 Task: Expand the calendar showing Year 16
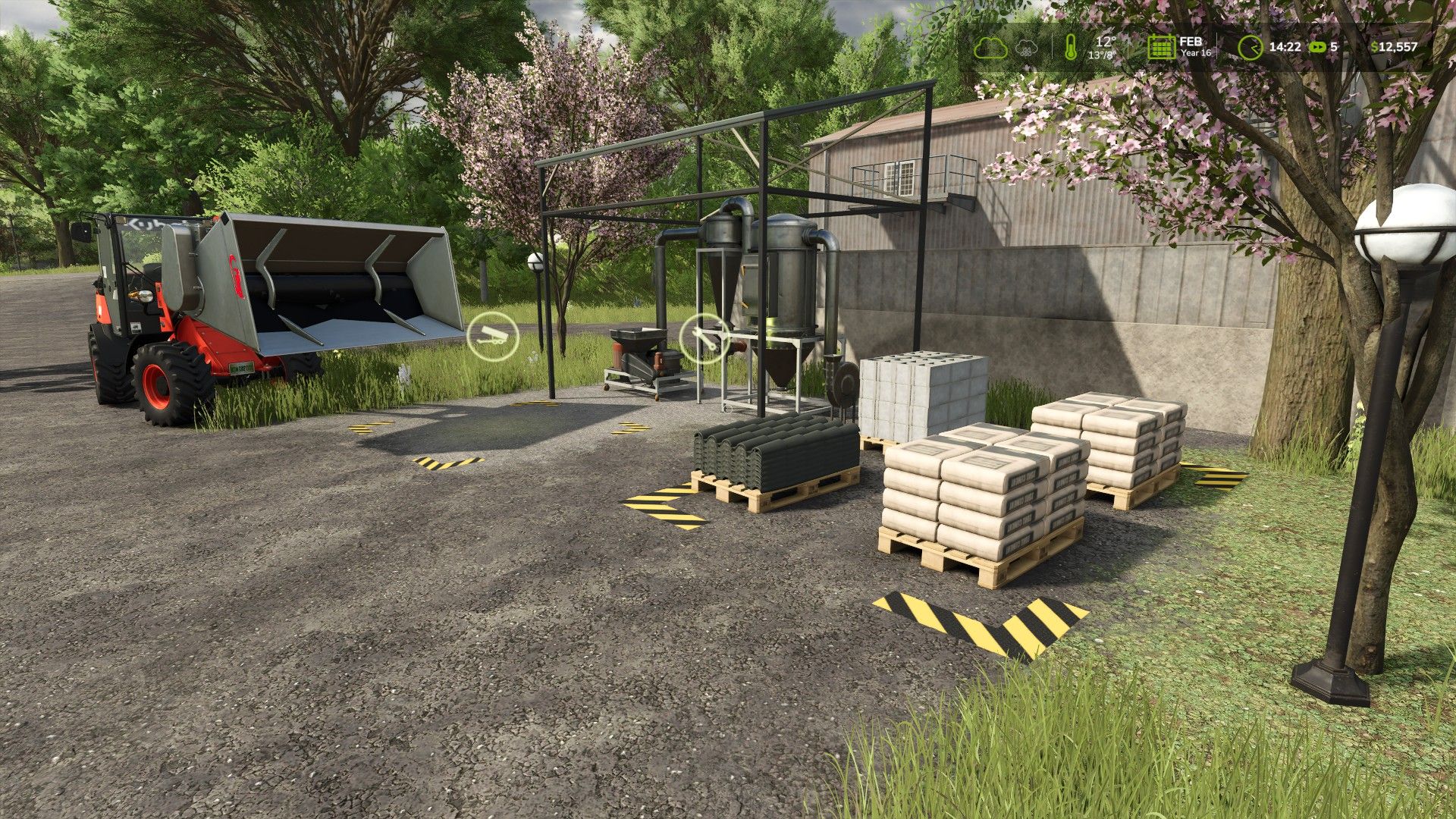[1162, 47]
